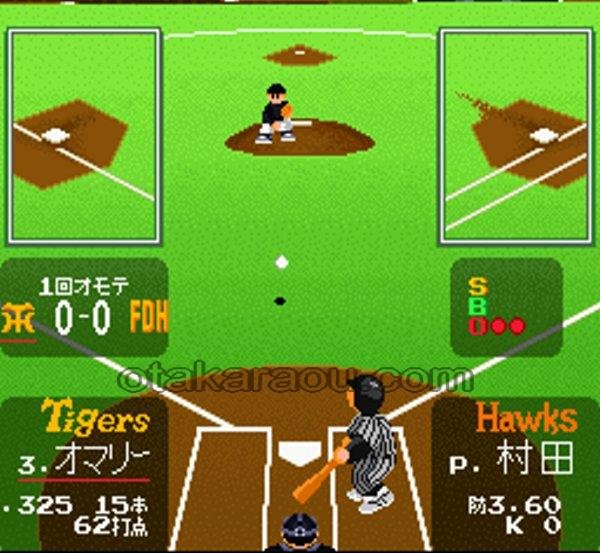Click the right base-runner inset view
This screenshot has height=553, width=600.
pos(516,135)
